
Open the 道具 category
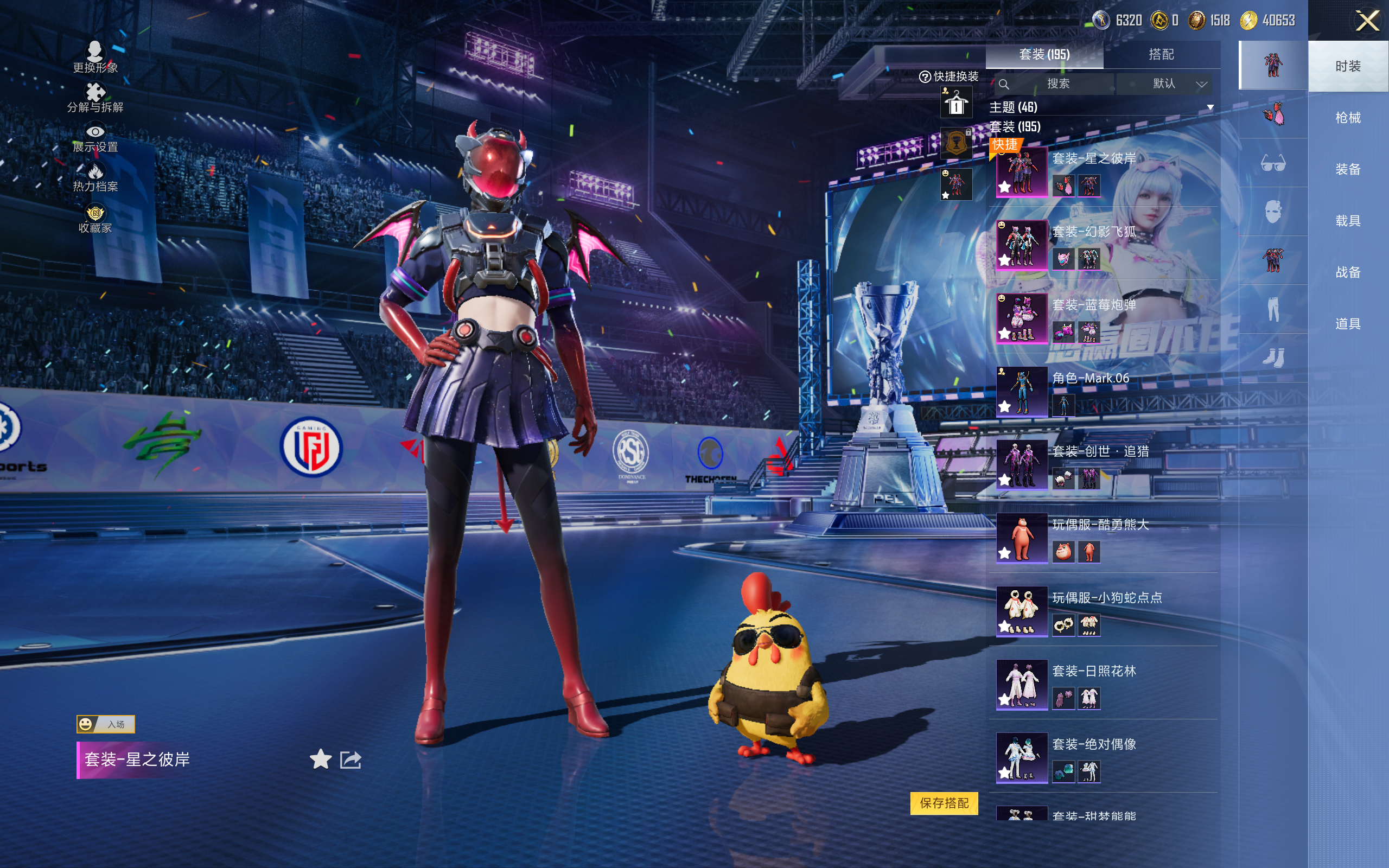pos(1347,324)
